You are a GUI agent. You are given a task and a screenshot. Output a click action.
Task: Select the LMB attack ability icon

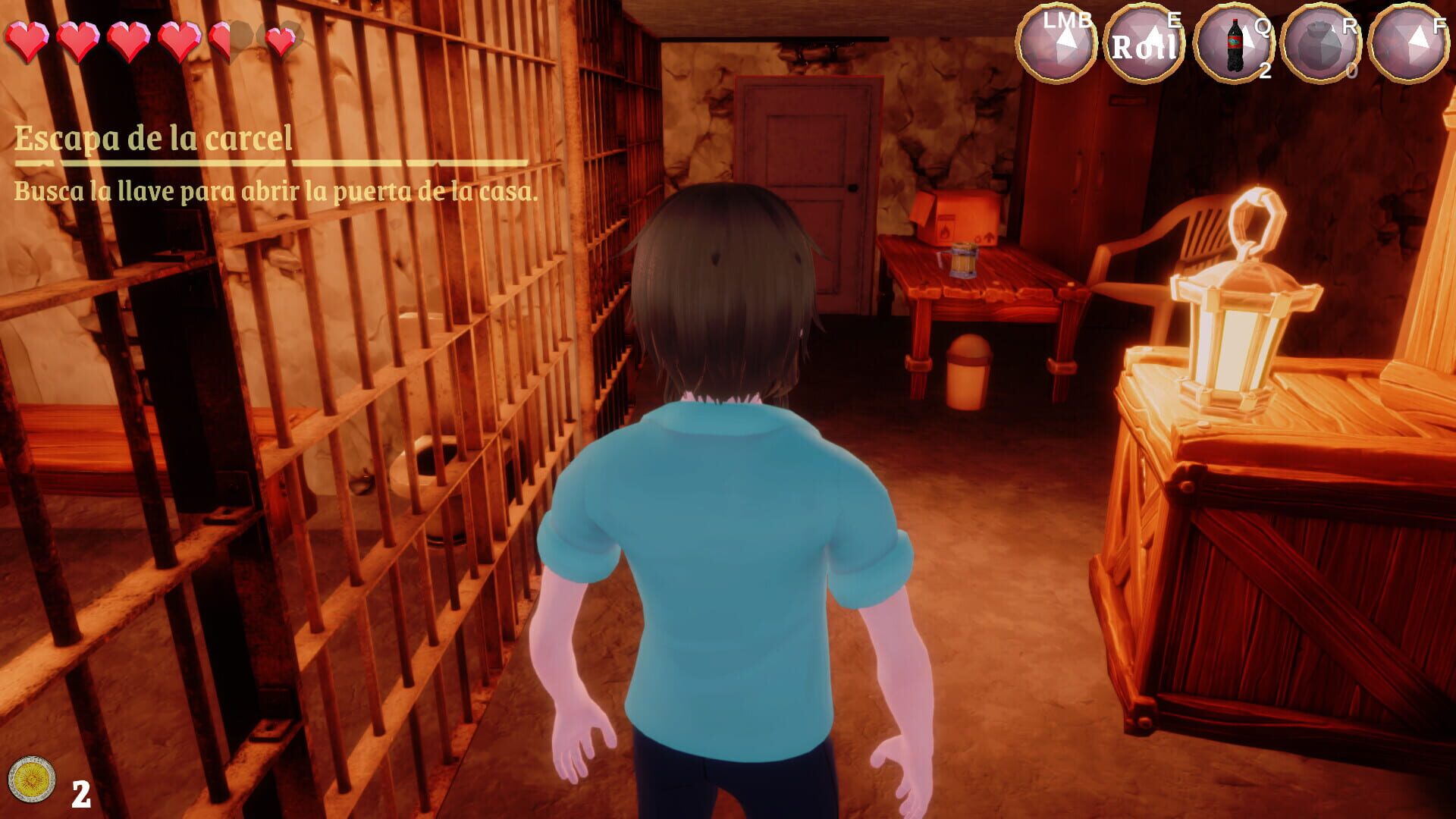[1057, 42]
